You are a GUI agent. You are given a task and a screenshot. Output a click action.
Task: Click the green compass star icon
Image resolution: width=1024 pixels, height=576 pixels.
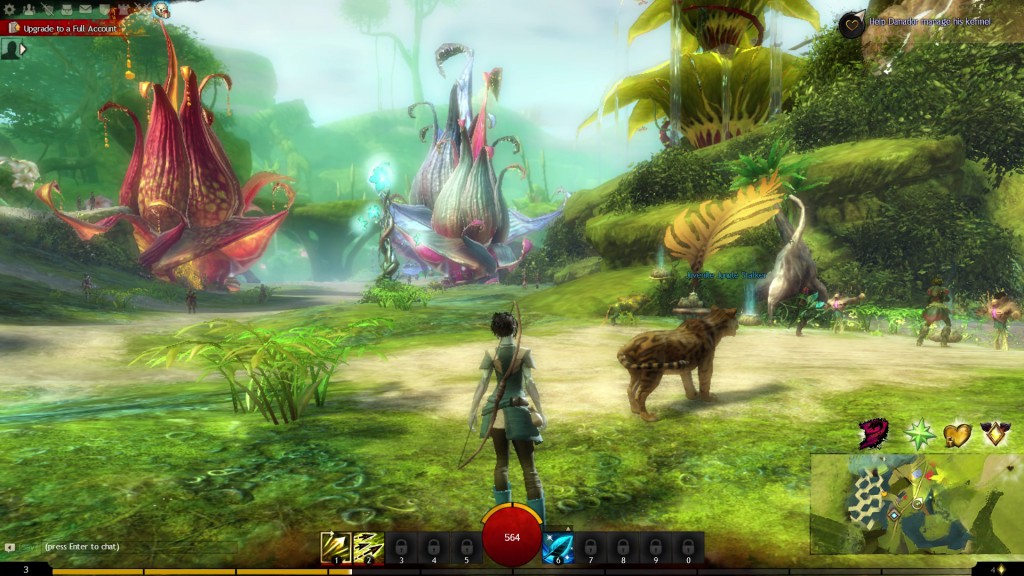coord(918,434)
